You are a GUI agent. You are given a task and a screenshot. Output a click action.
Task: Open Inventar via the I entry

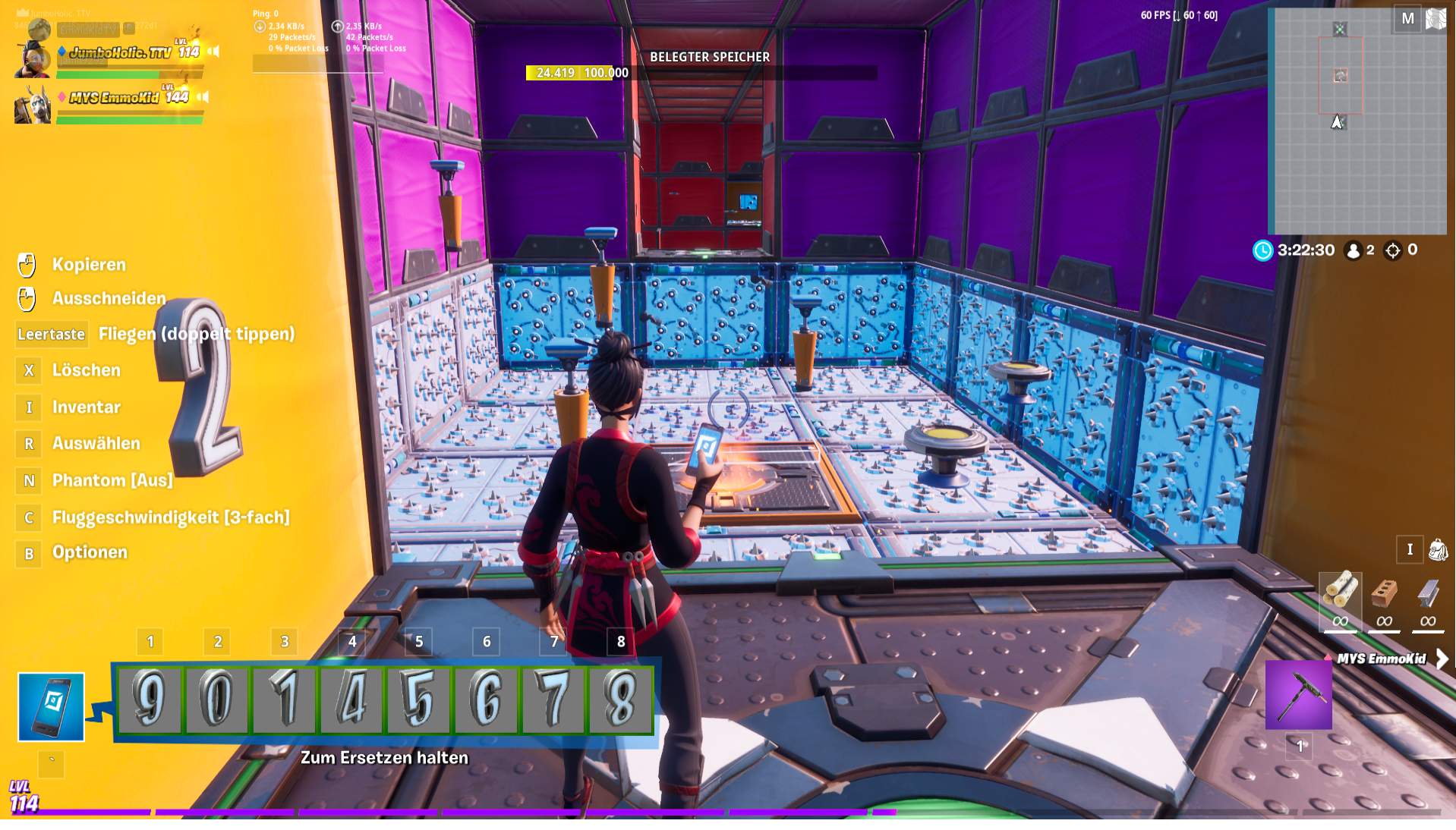(x=85, y=407)
